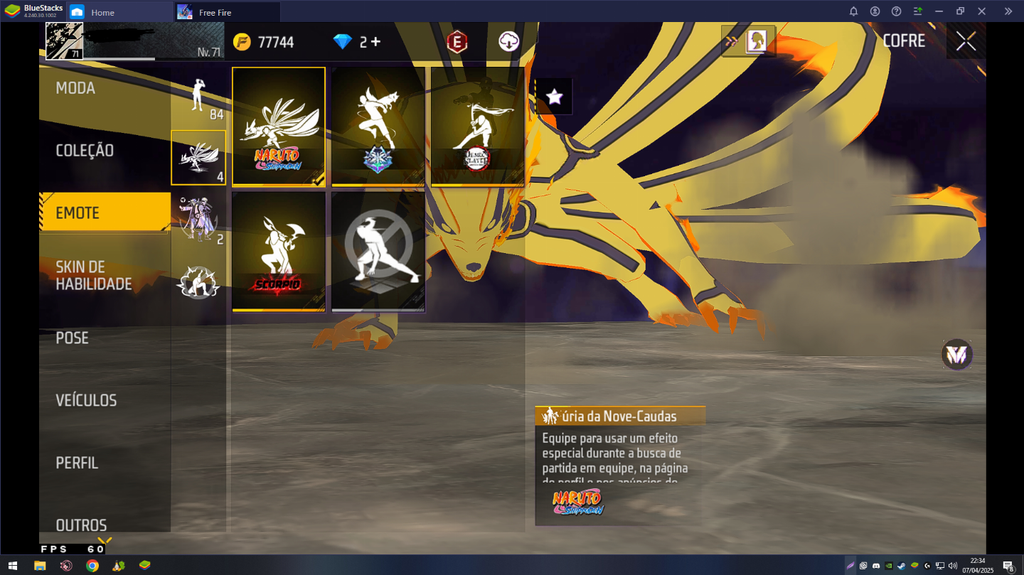Choose the Demon Slayer sword emote tile
Viewport: 1024px width, 575px height.
[477, 126]
